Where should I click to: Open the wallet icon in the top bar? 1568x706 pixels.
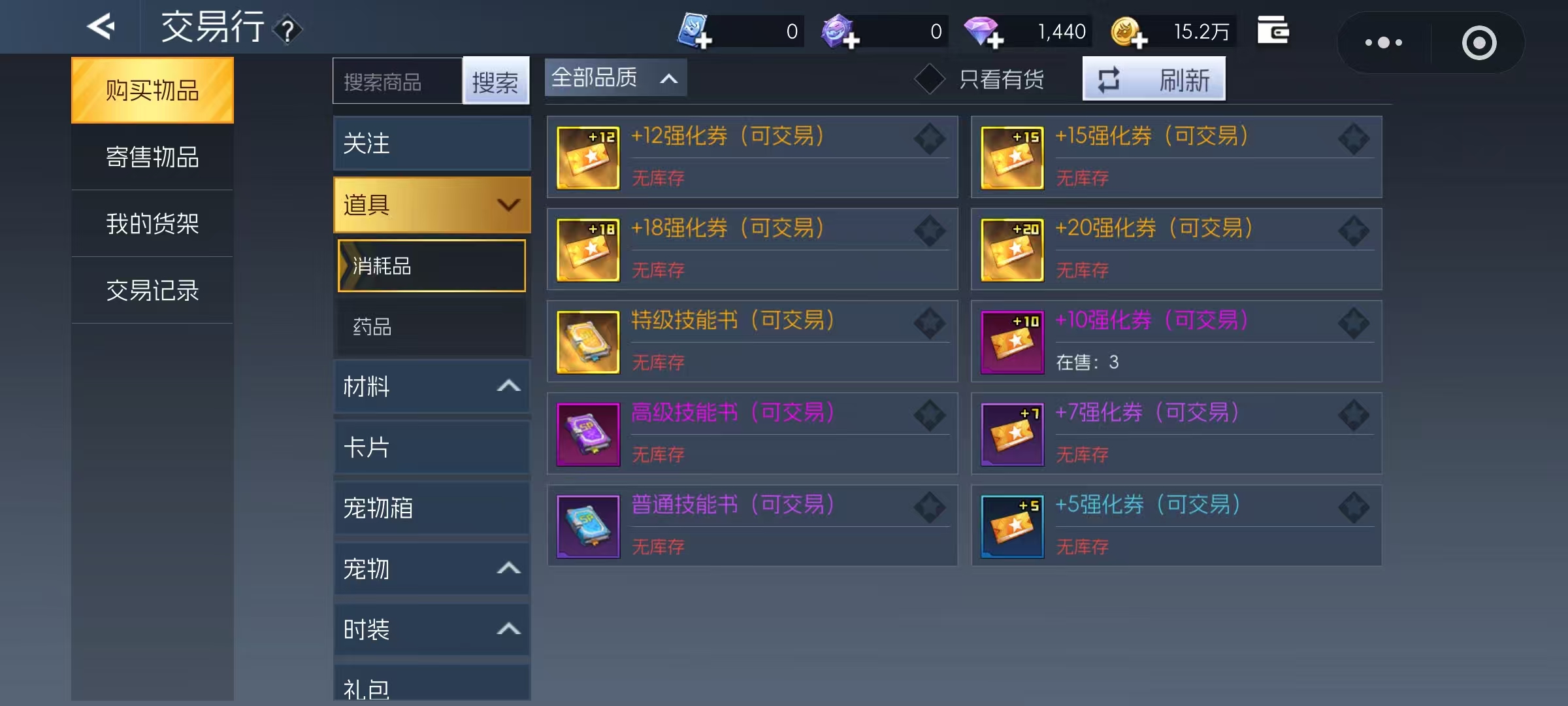point(1274,29)
